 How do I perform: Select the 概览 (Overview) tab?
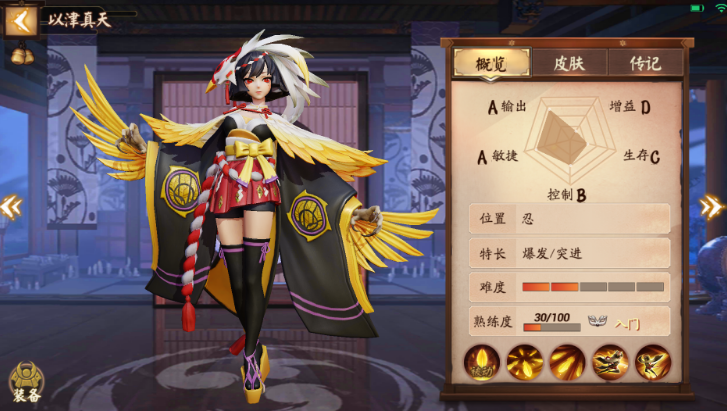491,62
